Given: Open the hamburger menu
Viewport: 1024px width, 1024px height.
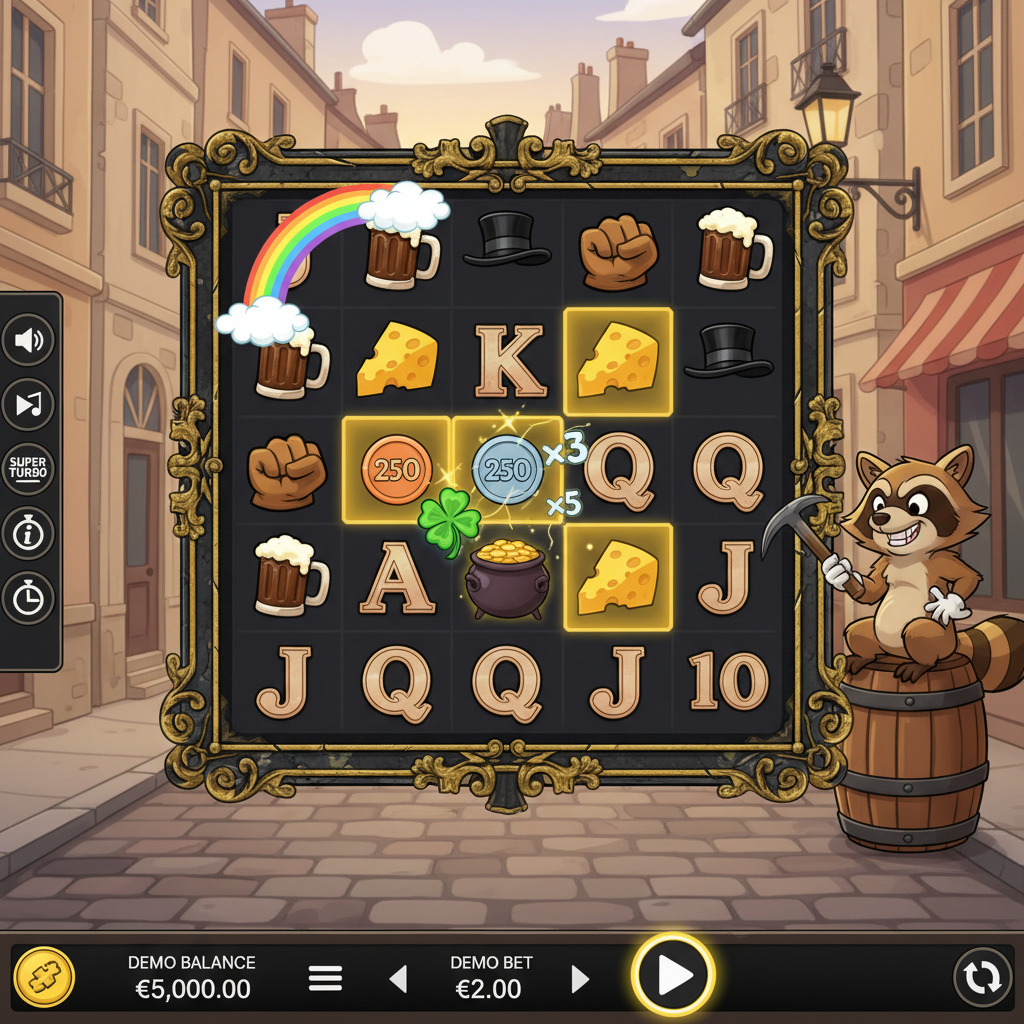Looking at the screenshot, I should coord(325,978).
